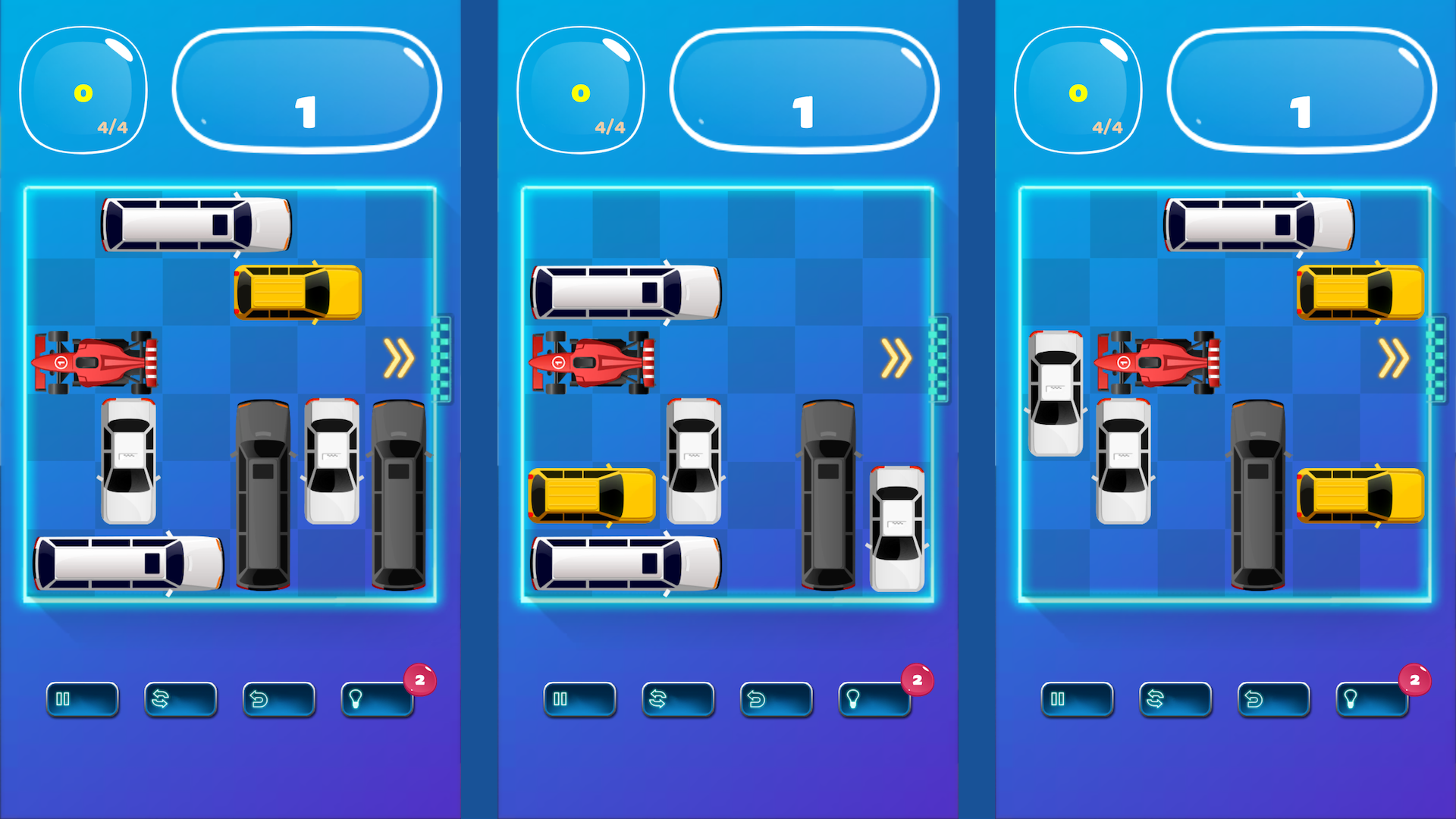Tap the exit arrows on the right board
Viewport: 1456px width, 819px height.
(1394, 359)
